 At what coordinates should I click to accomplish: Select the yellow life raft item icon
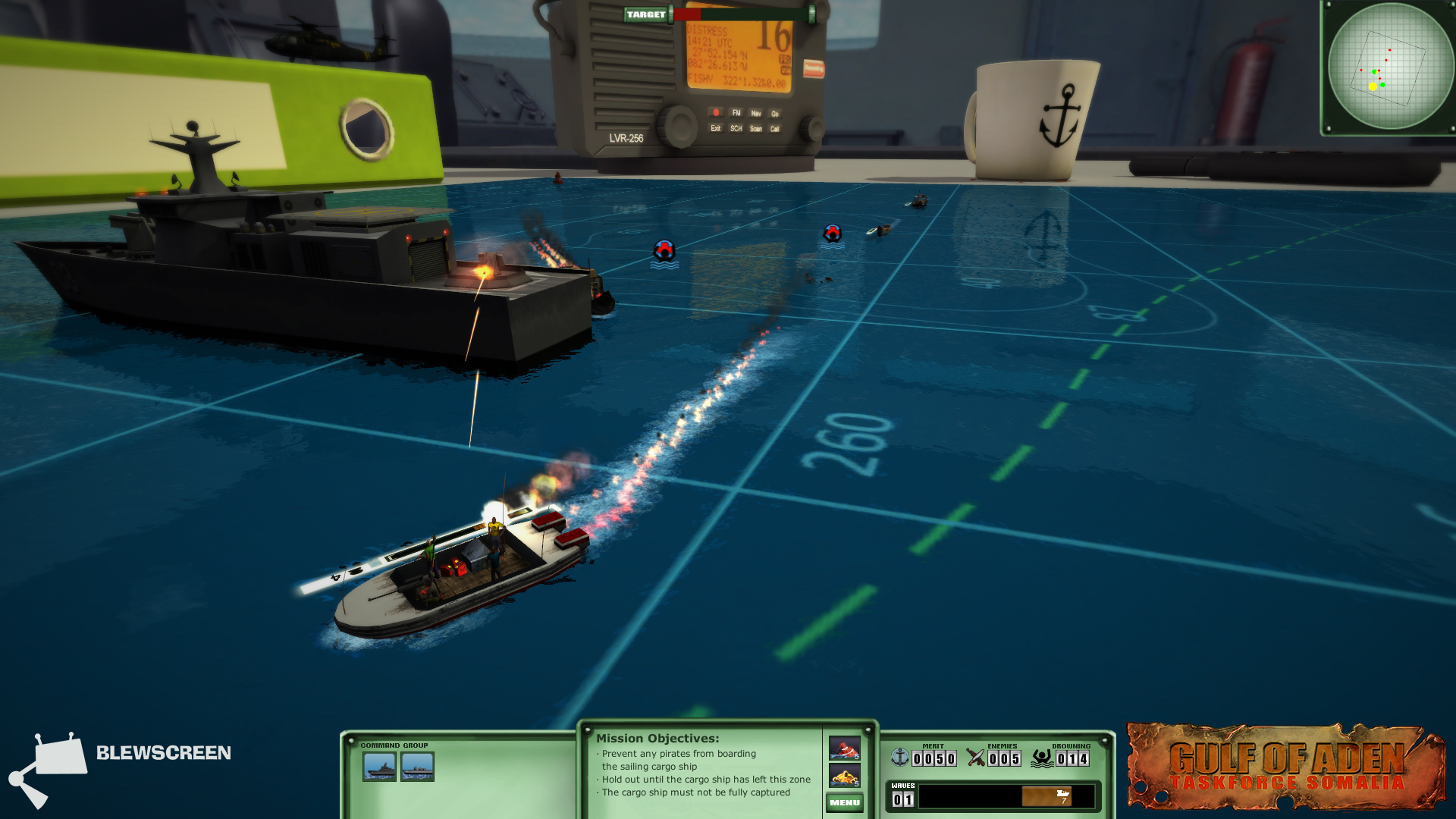844,776
